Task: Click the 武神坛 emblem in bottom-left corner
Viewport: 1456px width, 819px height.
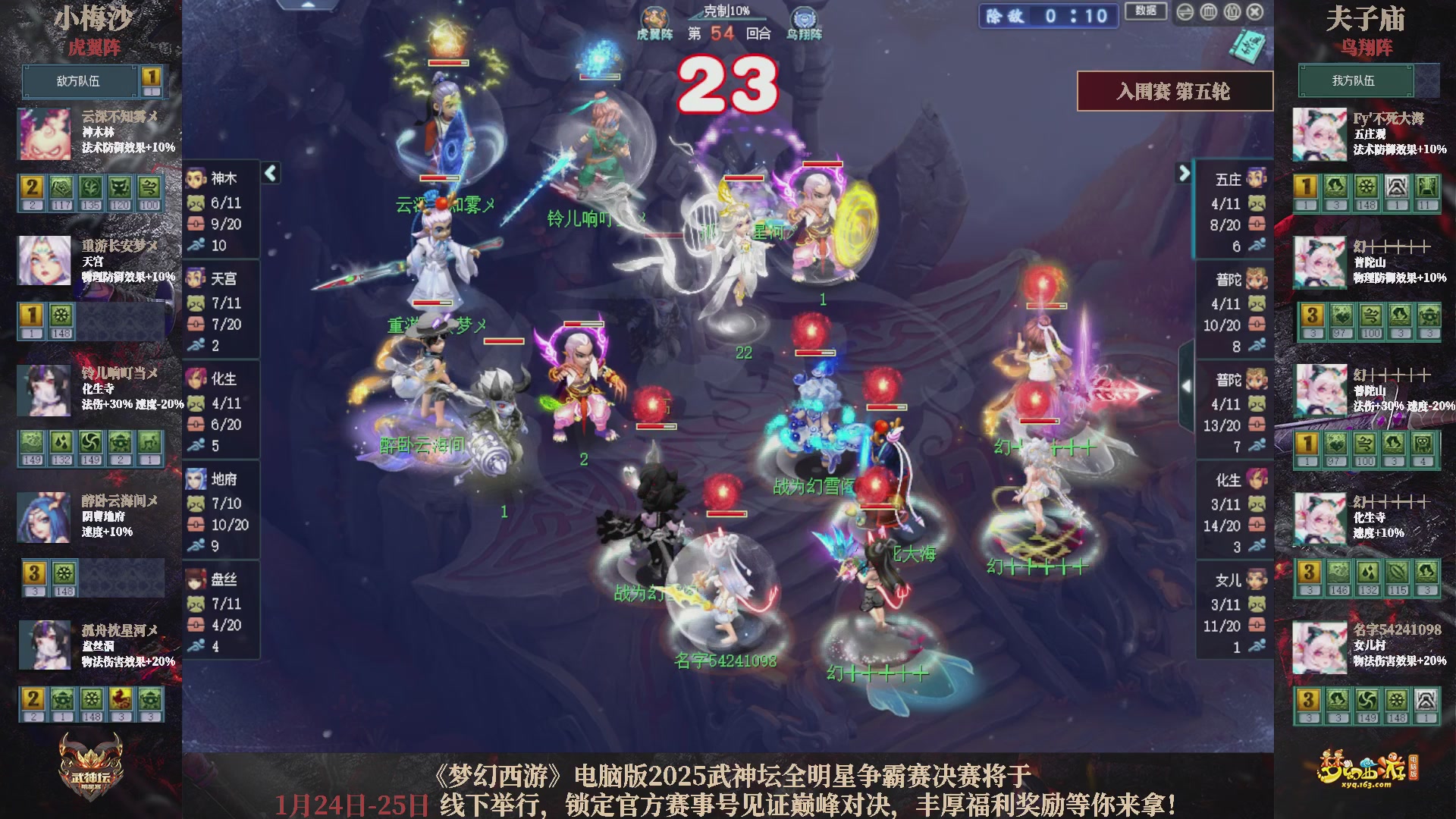Action: coord(89,766)
